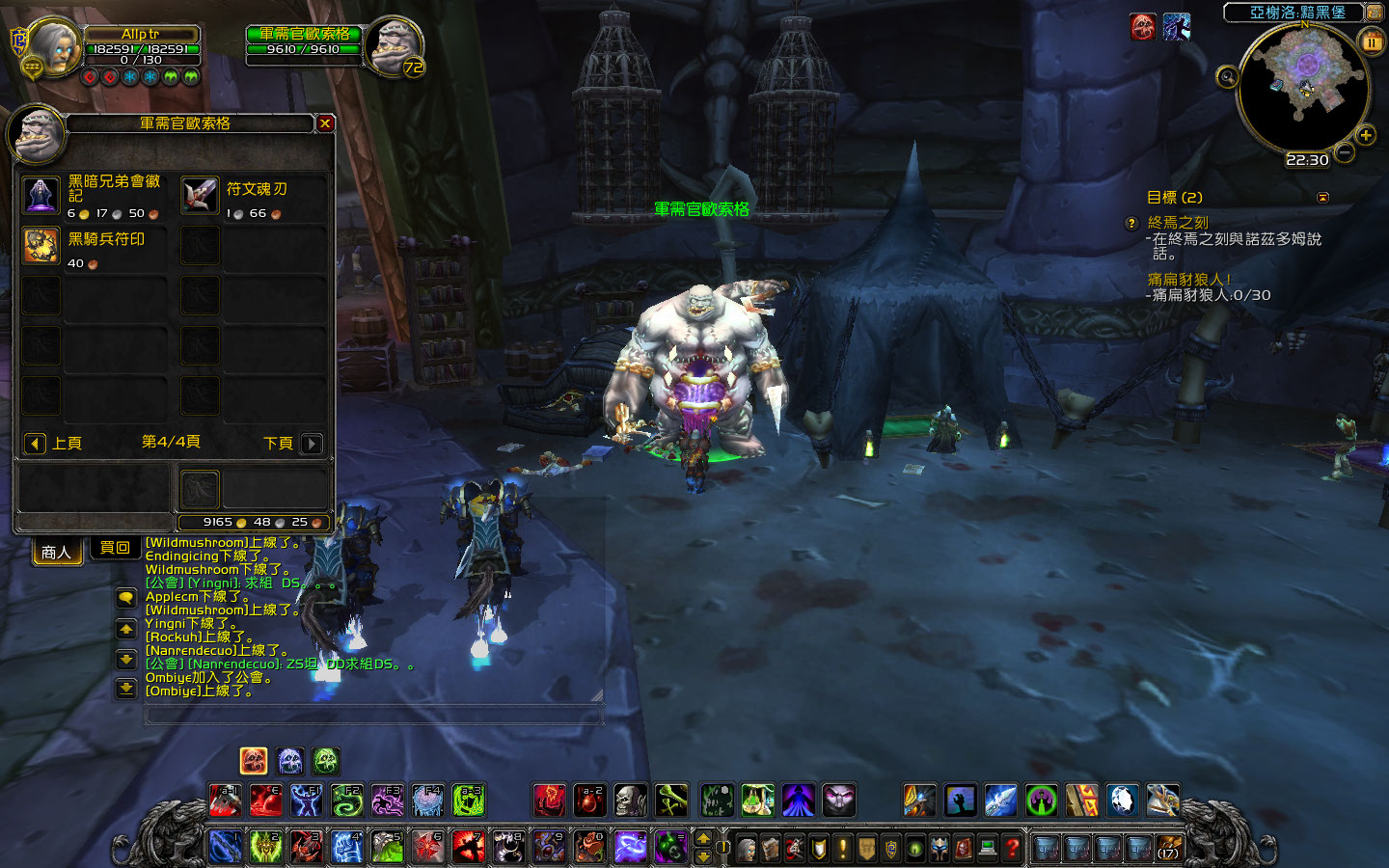The image size is (1389, 868).
Task: Open the dungeon finder helm icon
Action: (940, 847)
